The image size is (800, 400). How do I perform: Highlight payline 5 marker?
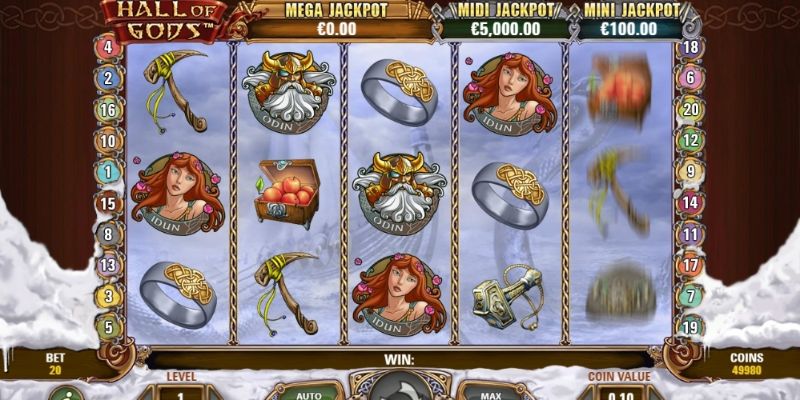coord(108,326)
